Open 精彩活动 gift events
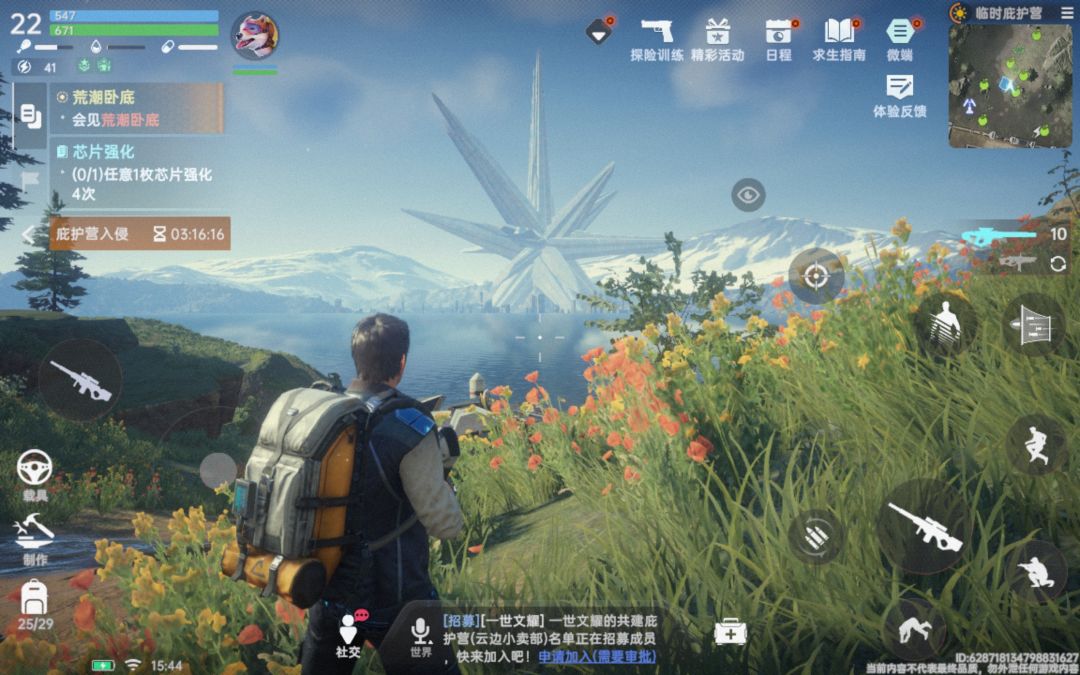This screenshot has width=1080, height=675. coord(717,37)
